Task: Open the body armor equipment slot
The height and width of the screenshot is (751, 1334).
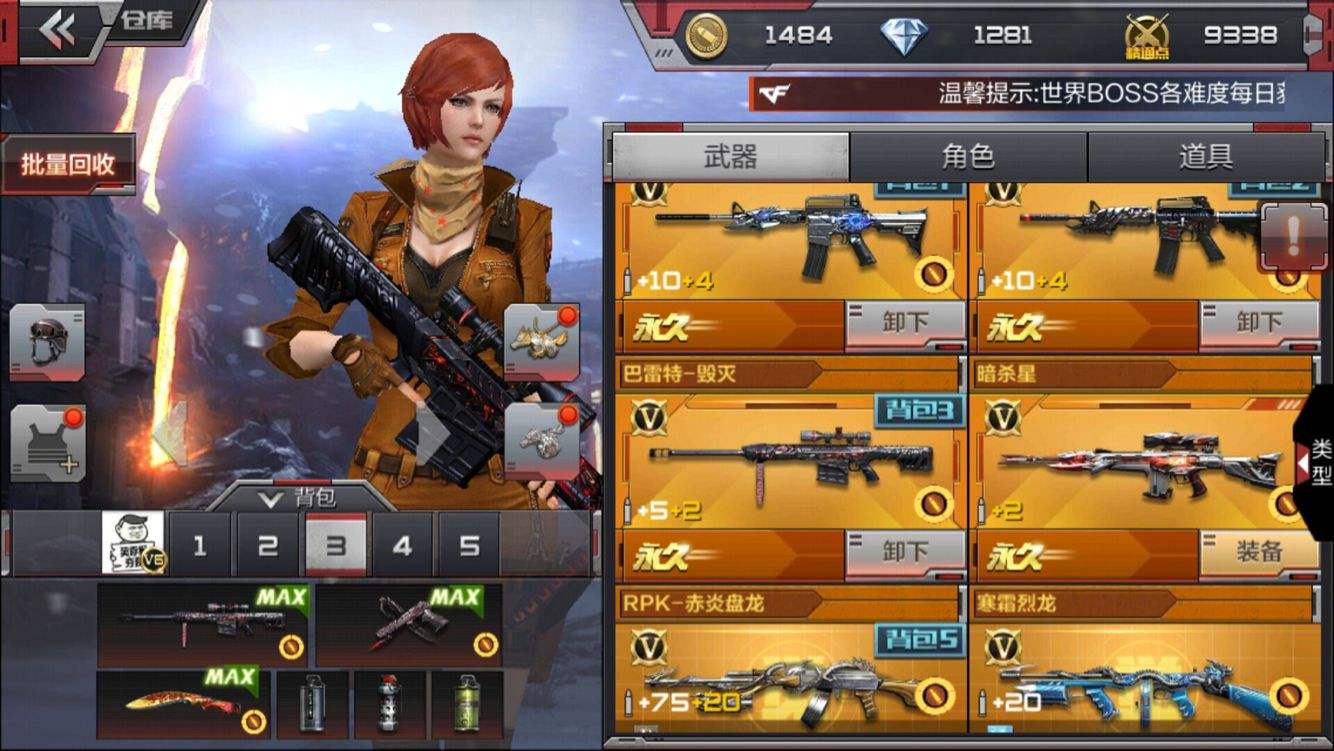Action: click(47, 445)
